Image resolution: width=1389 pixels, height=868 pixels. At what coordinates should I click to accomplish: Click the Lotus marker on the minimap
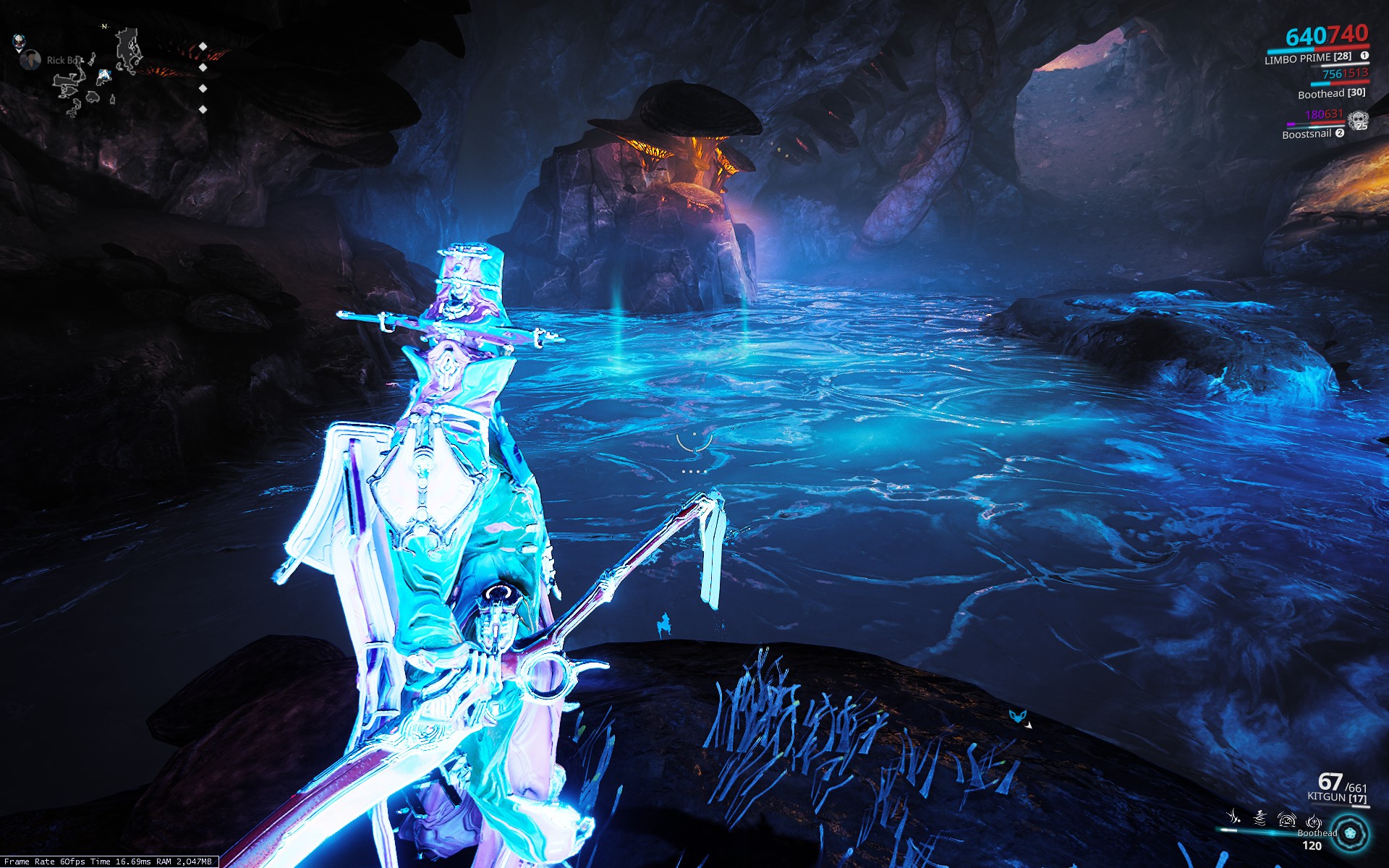tap(18, 41)
